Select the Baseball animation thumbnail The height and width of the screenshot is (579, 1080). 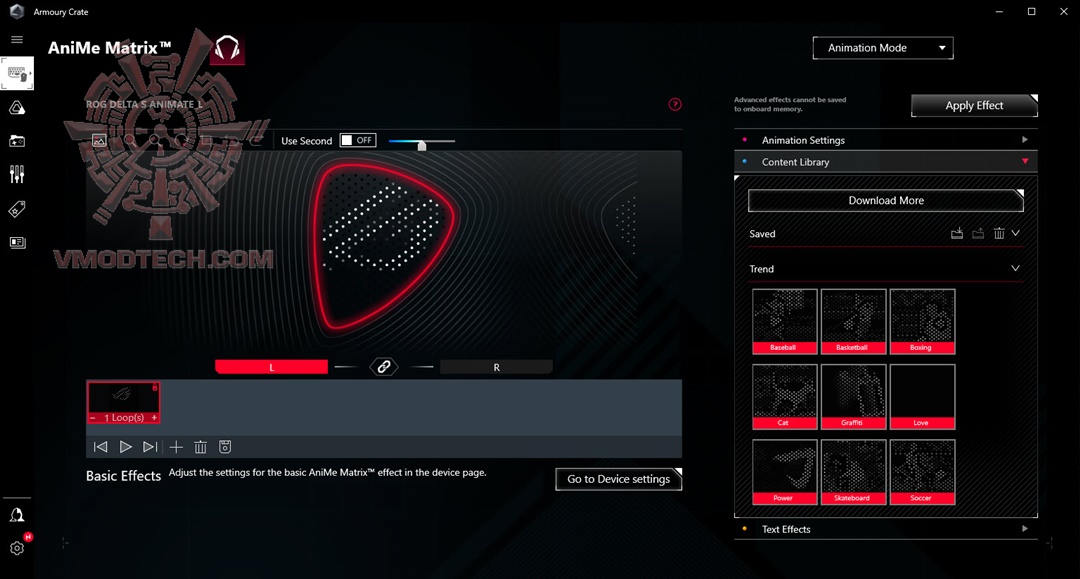tap(784, 321)
